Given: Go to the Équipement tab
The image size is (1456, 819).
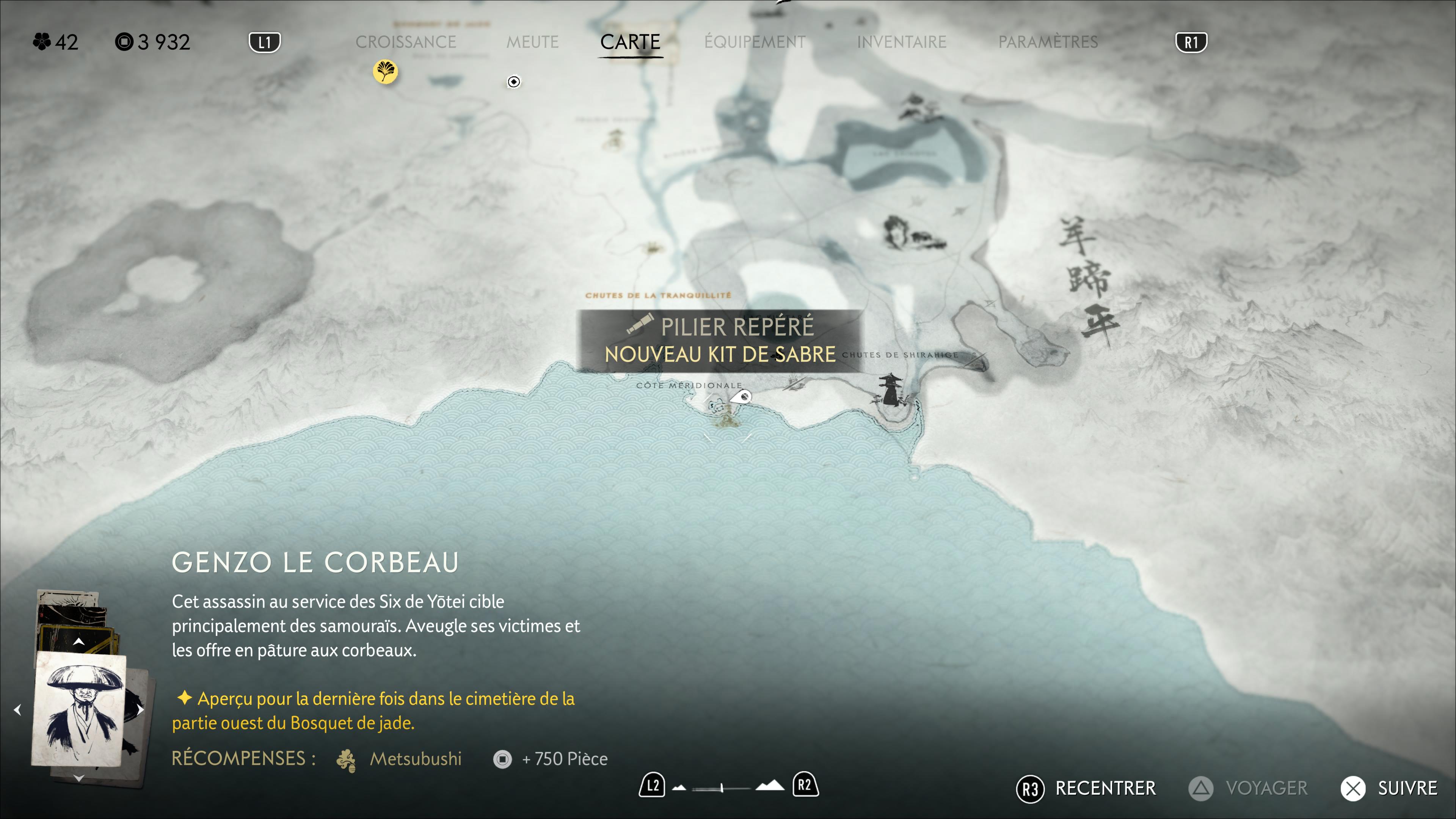Looking at the screenshot, I should tap(755, 42).
